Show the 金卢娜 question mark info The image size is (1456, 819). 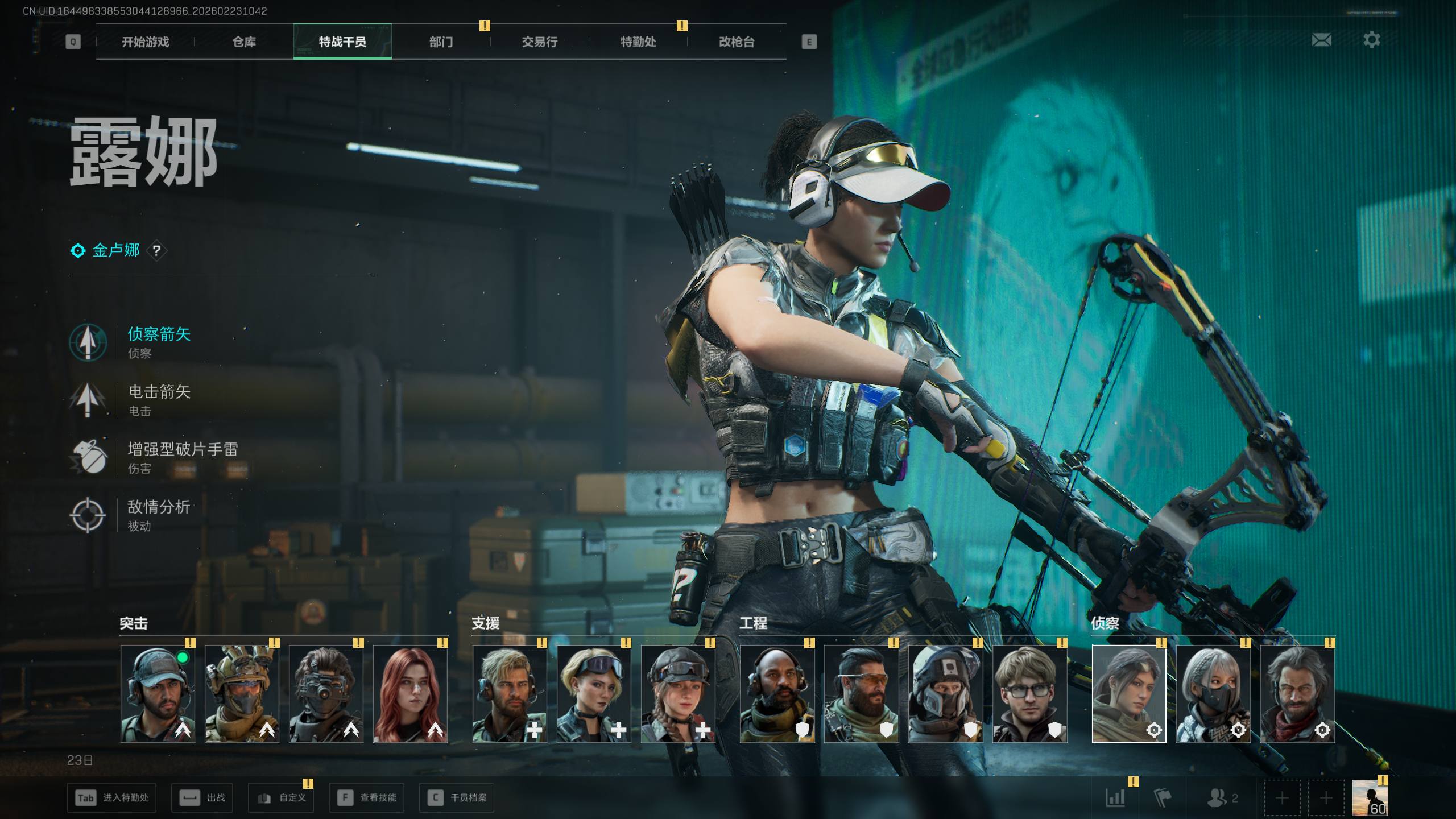click(156, 251)
